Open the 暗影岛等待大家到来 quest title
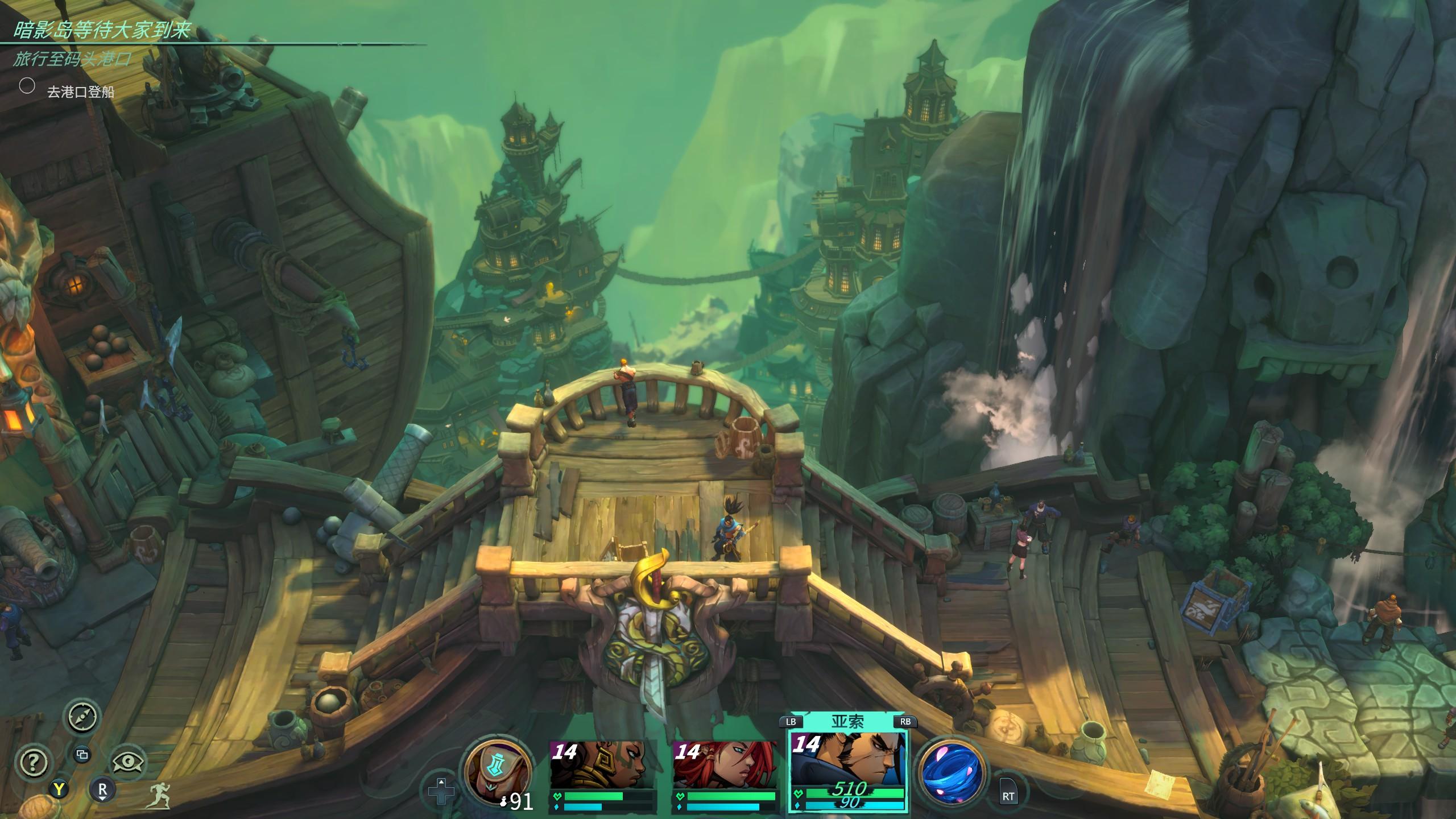The width and height of the screenshot is (1456, 819). point(101,30)
